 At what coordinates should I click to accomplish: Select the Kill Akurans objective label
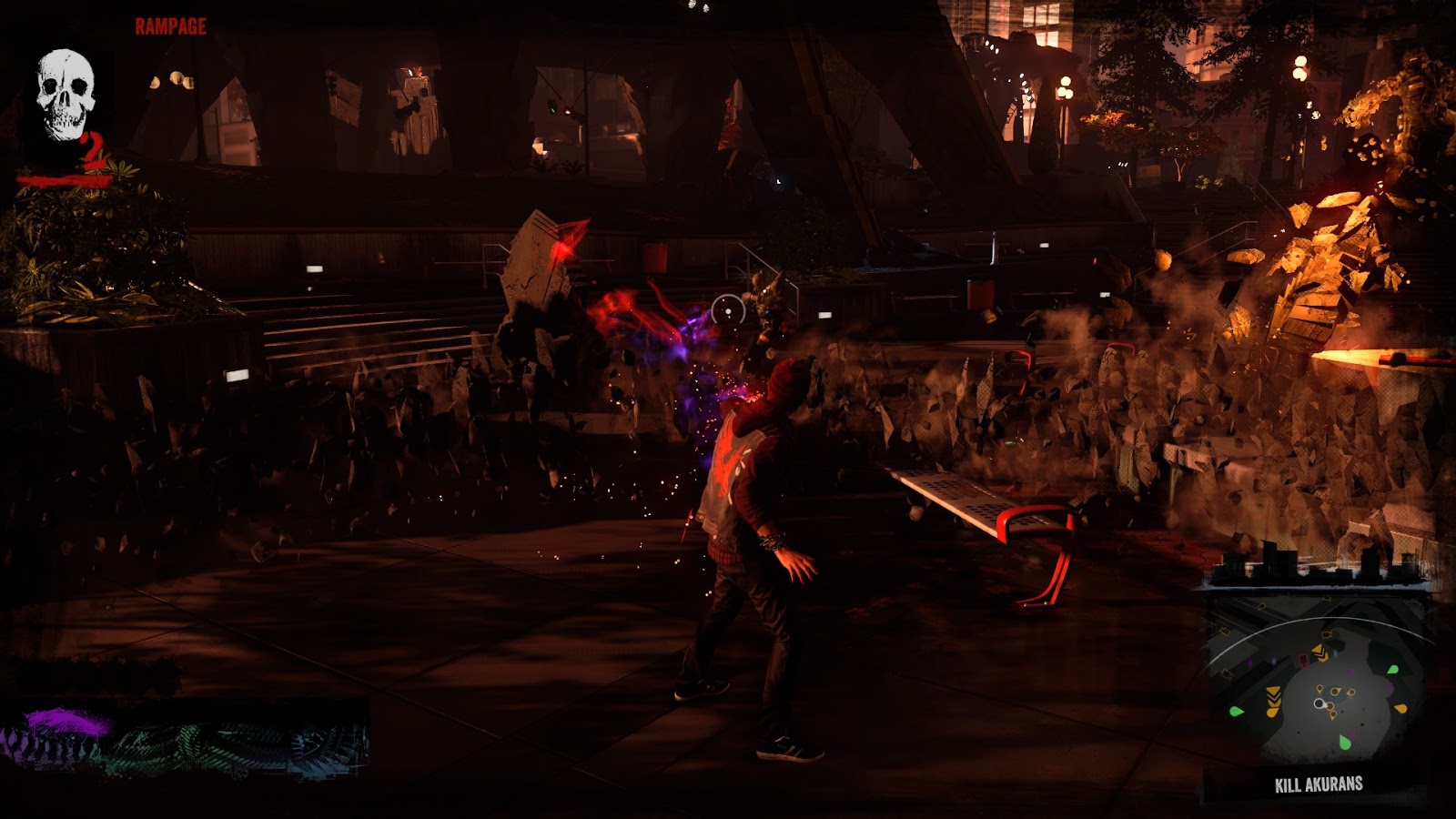click(x=1319, y=784)
